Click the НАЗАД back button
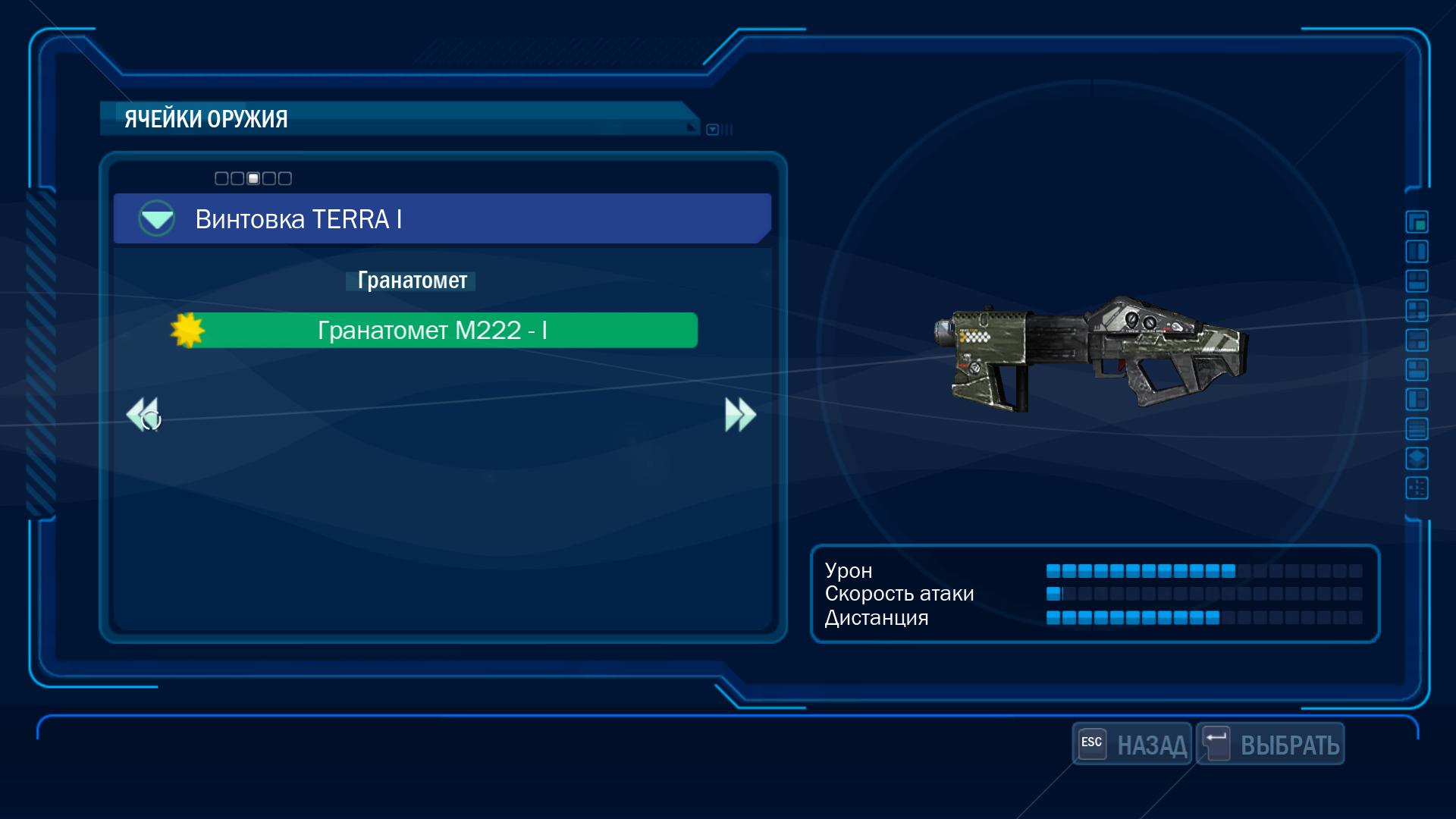The height and width of the screenshot is (819, 1456). pyautogui.click(x=1133, y=744)
